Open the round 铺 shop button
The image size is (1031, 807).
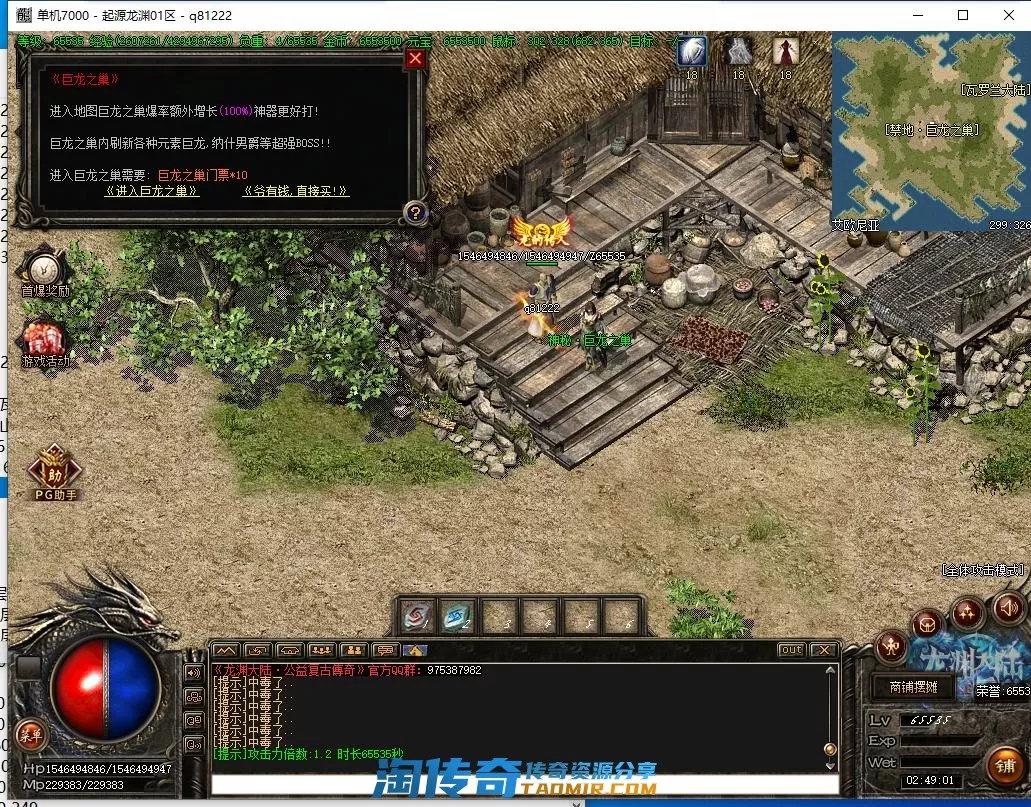click(1004, 765)
